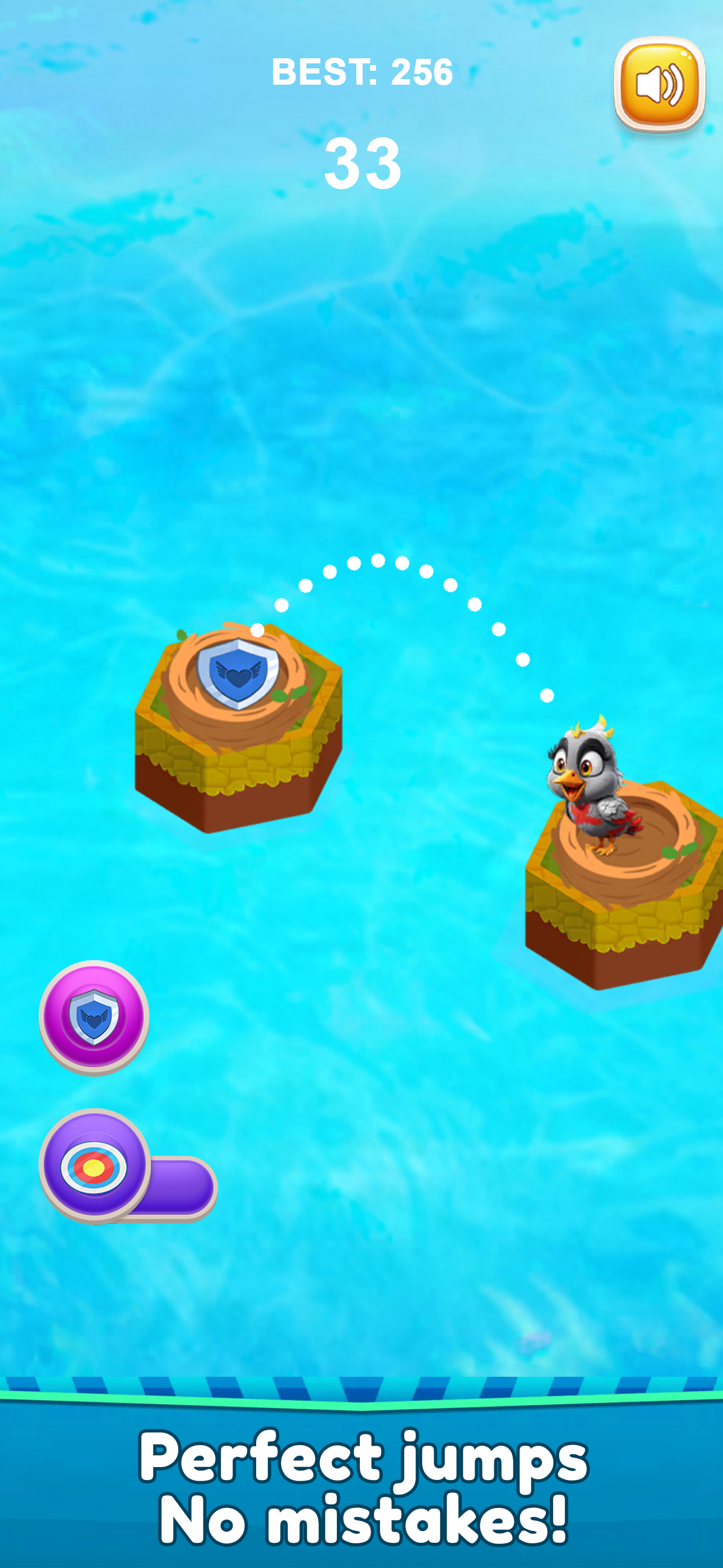Select the BEST: 256 score label
The width and height of the screenshot is (723, 1568).
point(361,72)
